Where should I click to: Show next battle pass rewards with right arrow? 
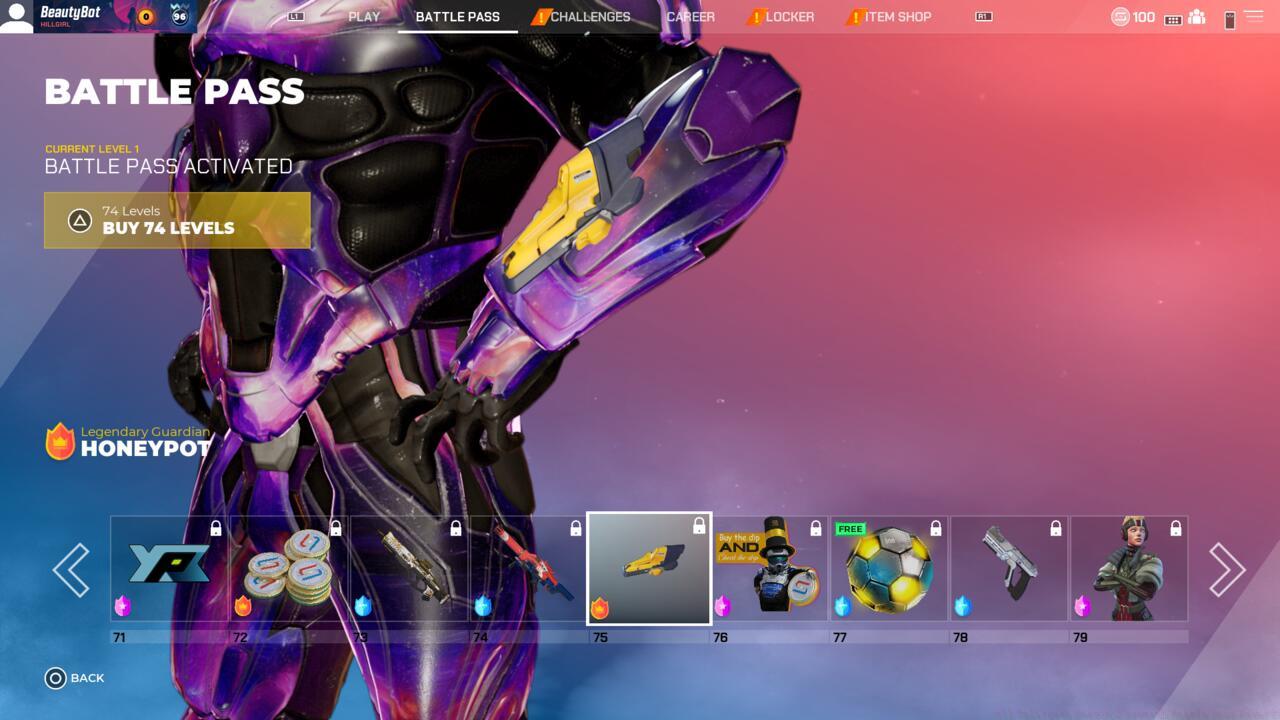point(1226,570)
